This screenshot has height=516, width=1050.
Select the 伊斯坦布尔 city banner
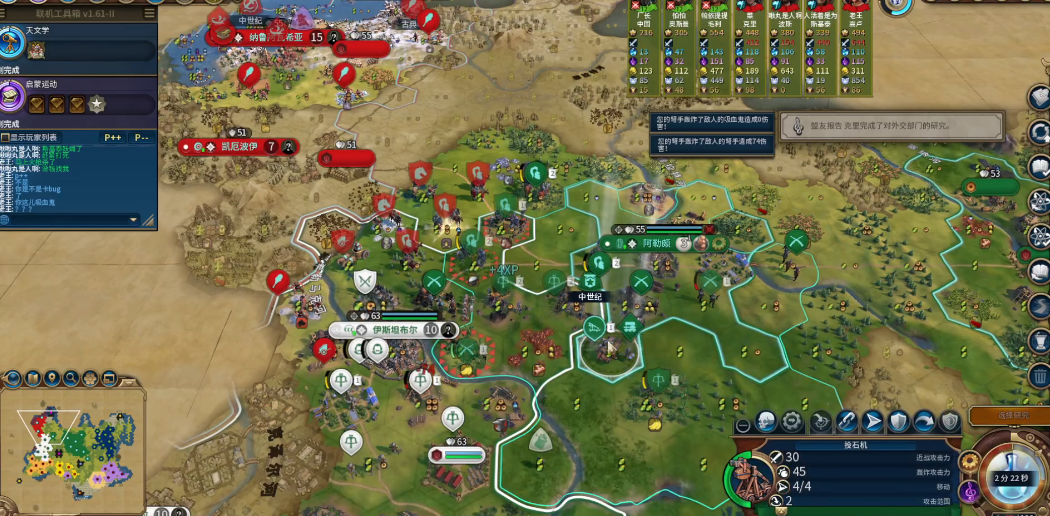coord(392,330)
